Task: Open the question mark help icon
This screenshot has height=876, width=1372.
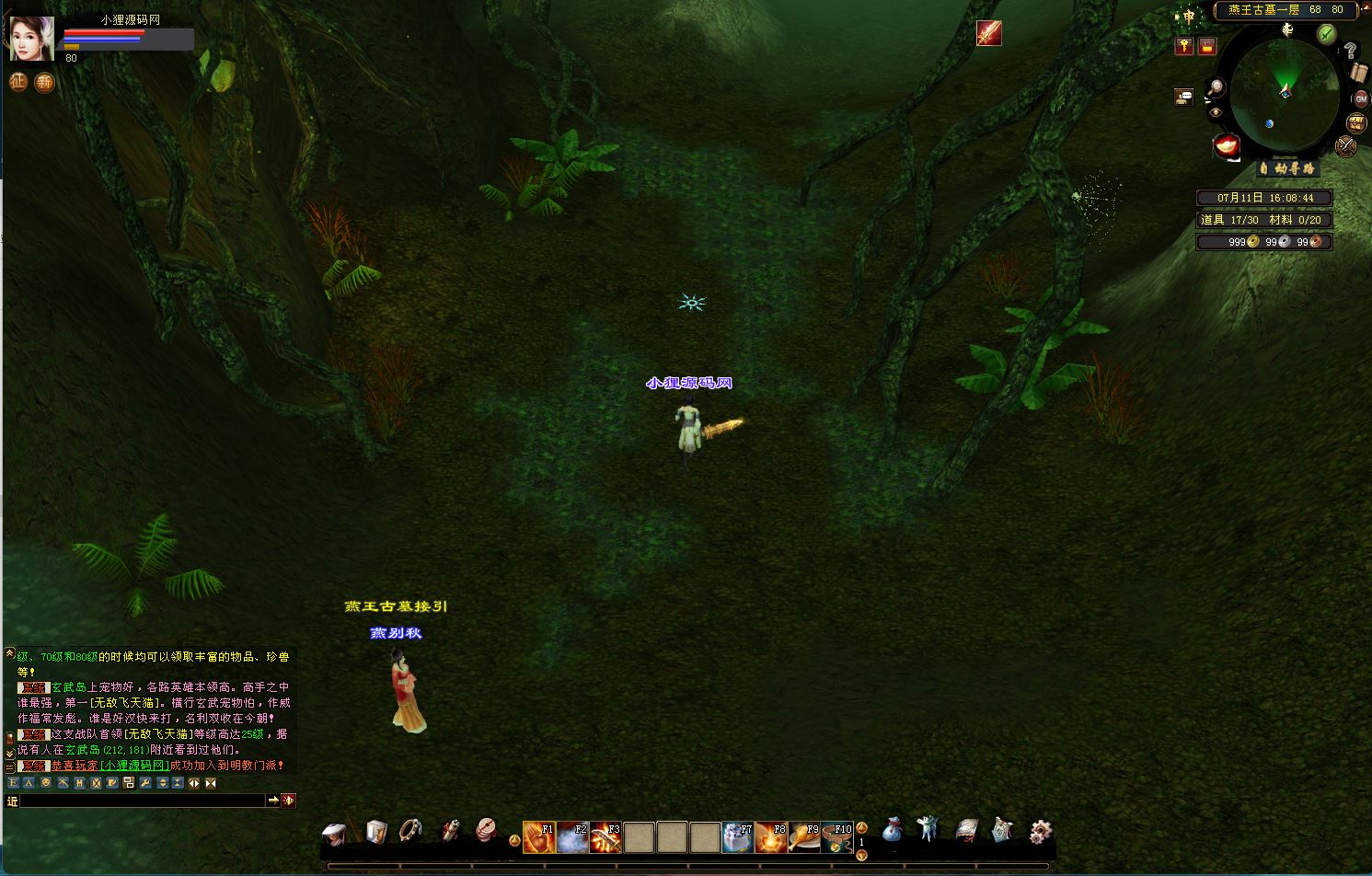Action: point(1350,51)
